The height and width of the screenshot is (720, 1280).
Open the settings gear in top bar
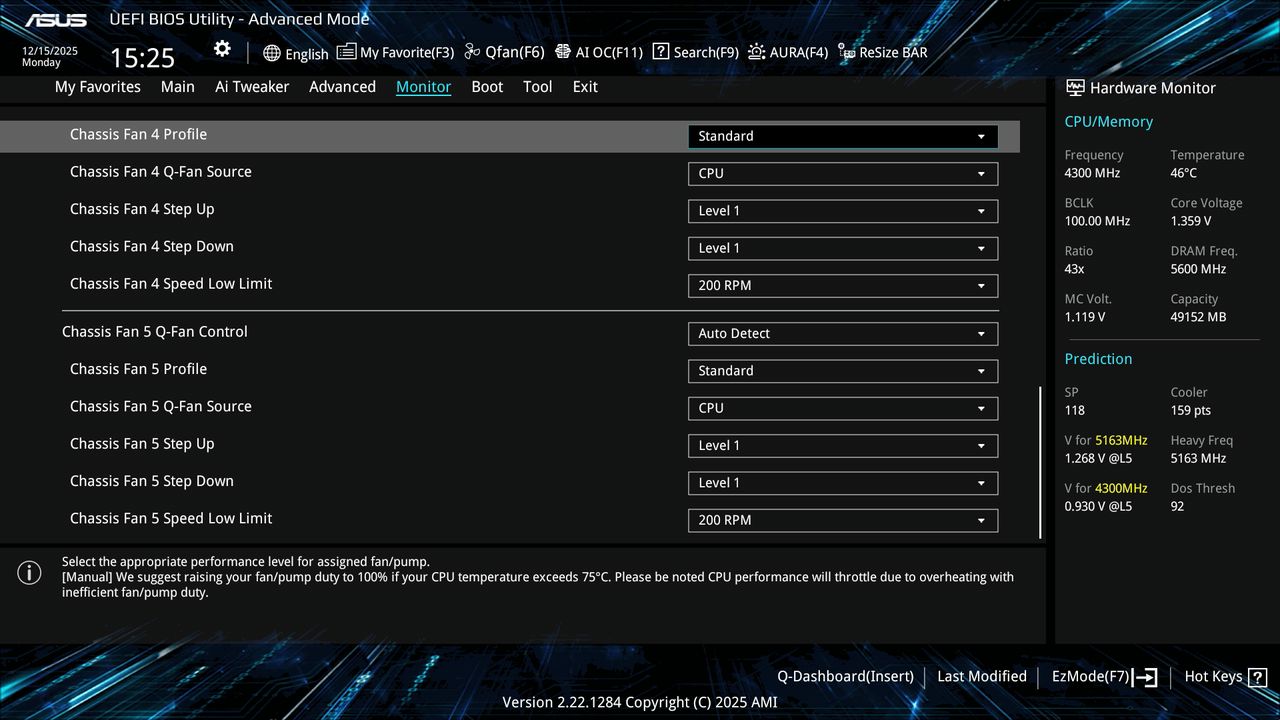[x=221, y=48]
